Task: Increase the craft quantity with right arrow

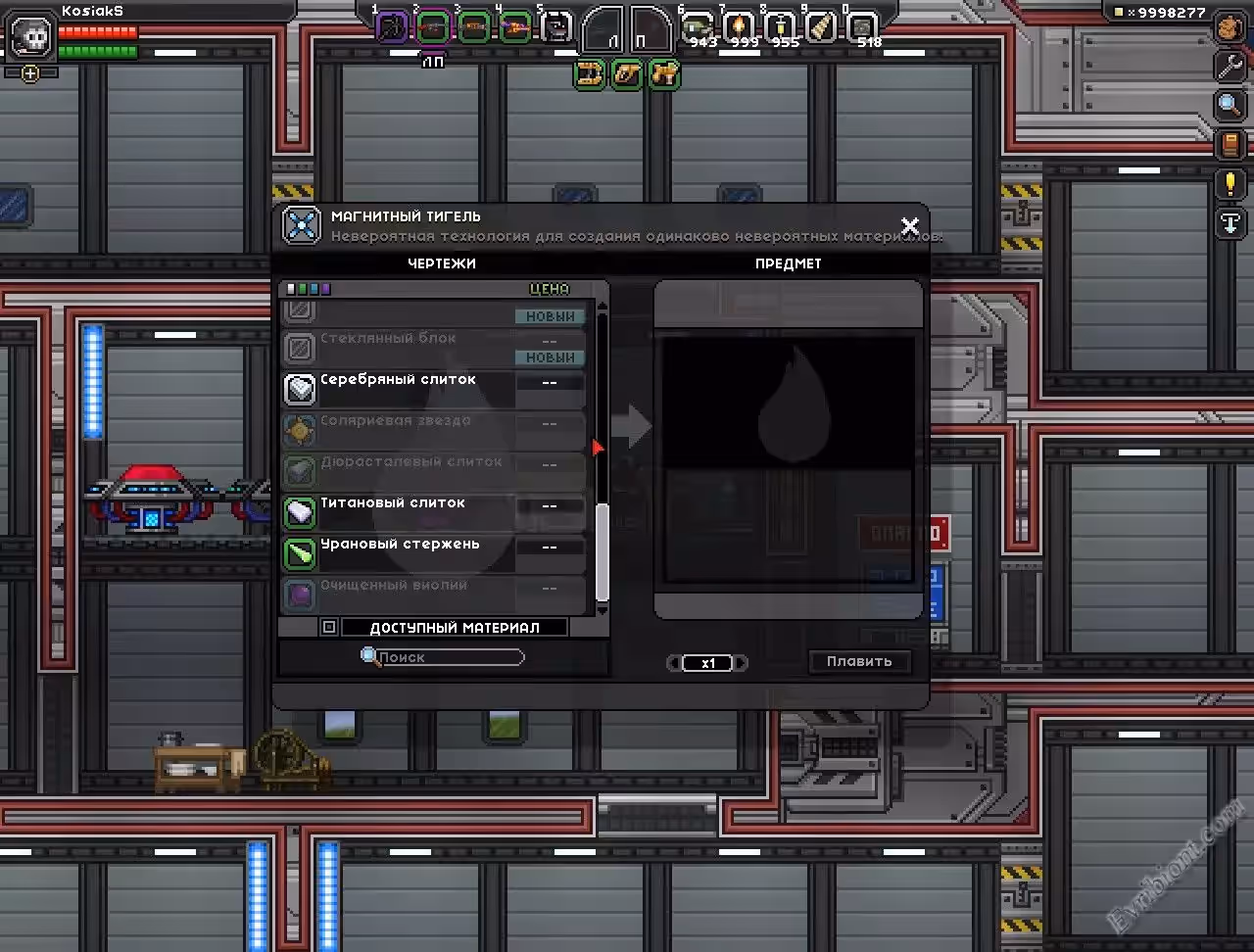Action: tap(742, 663)
